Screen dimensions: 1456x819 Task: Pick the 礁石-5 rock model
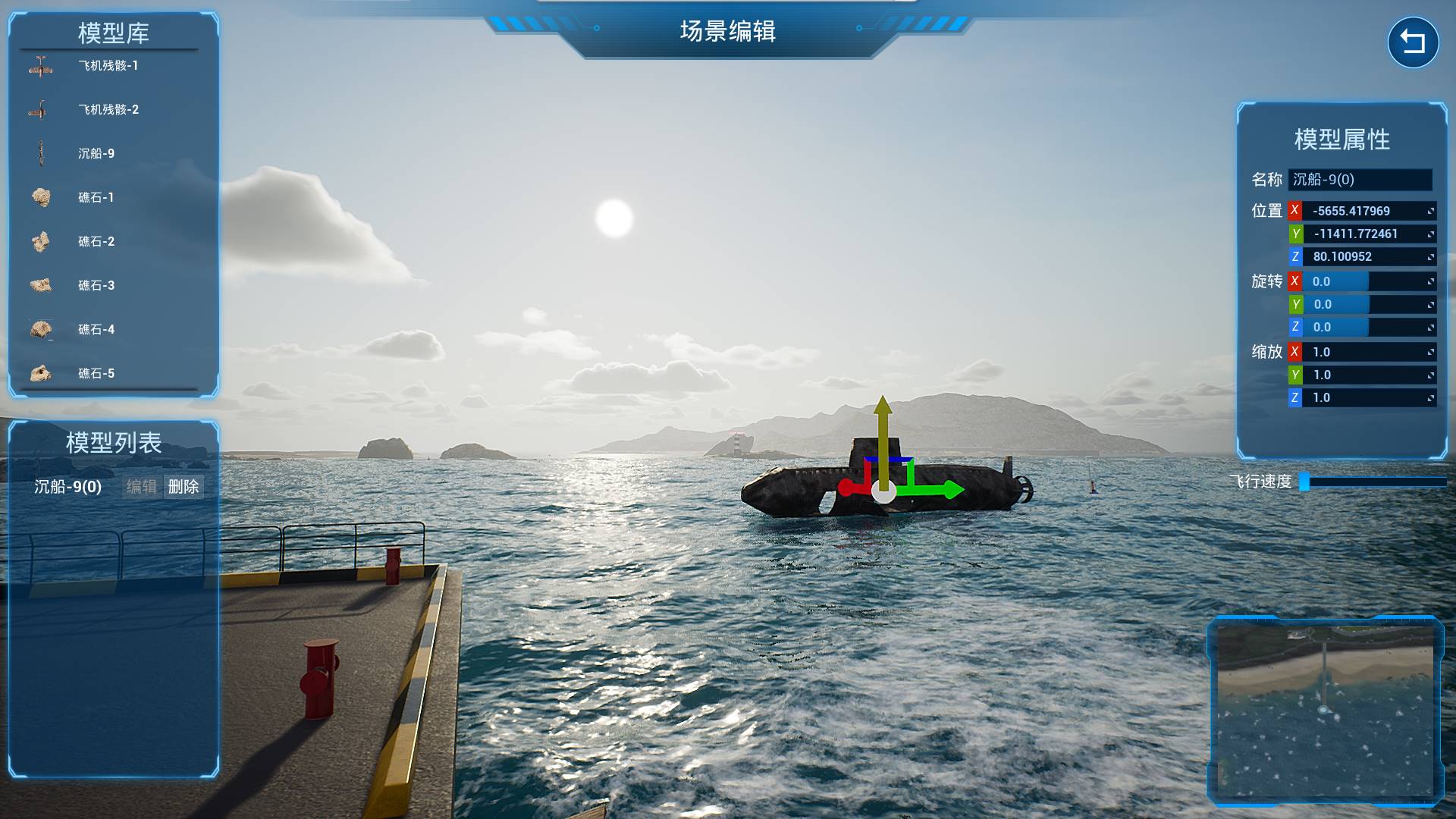click(96, 374)
